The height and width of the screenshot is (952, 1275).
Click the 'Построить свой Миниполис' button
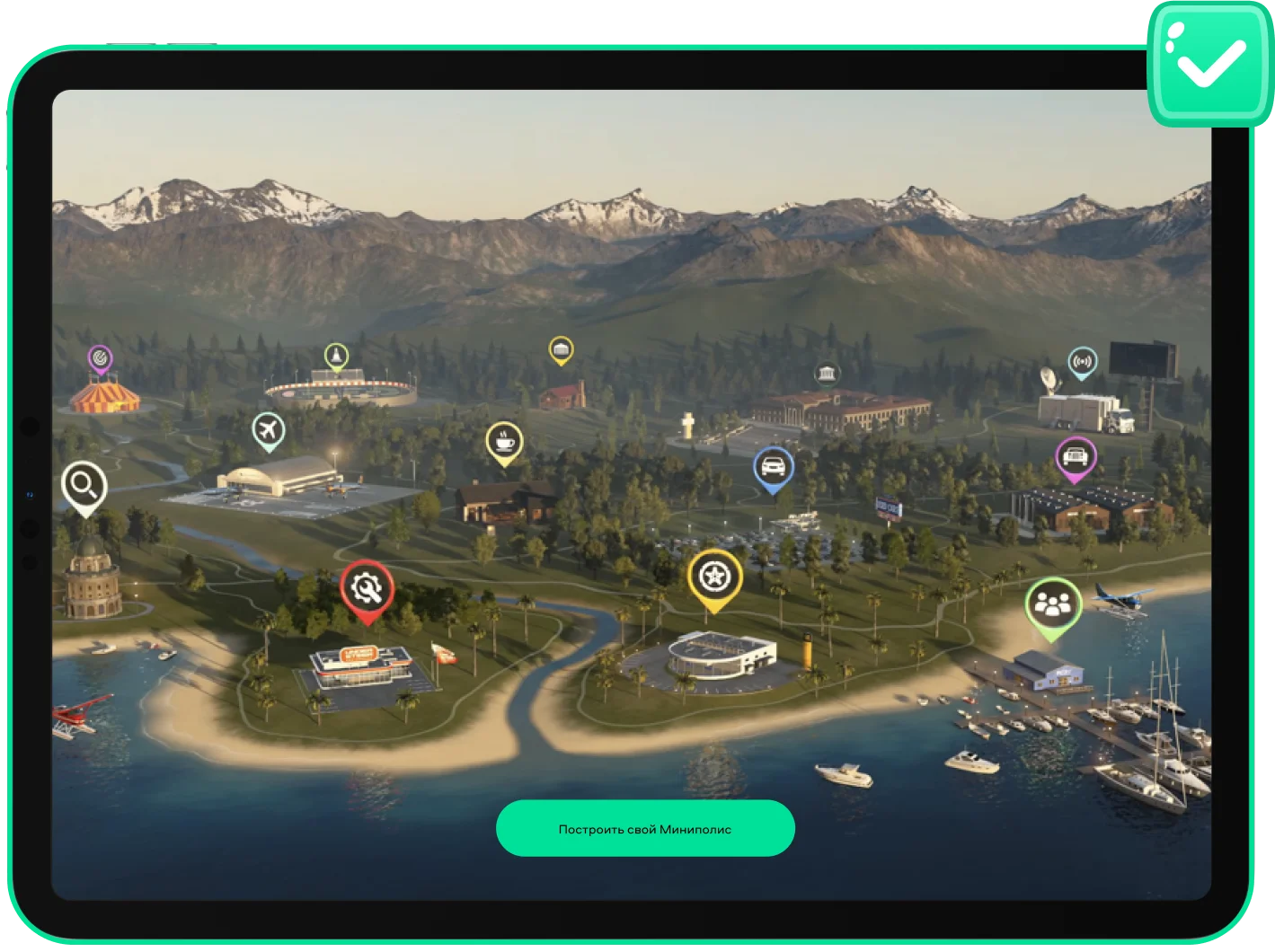(645, 828)
